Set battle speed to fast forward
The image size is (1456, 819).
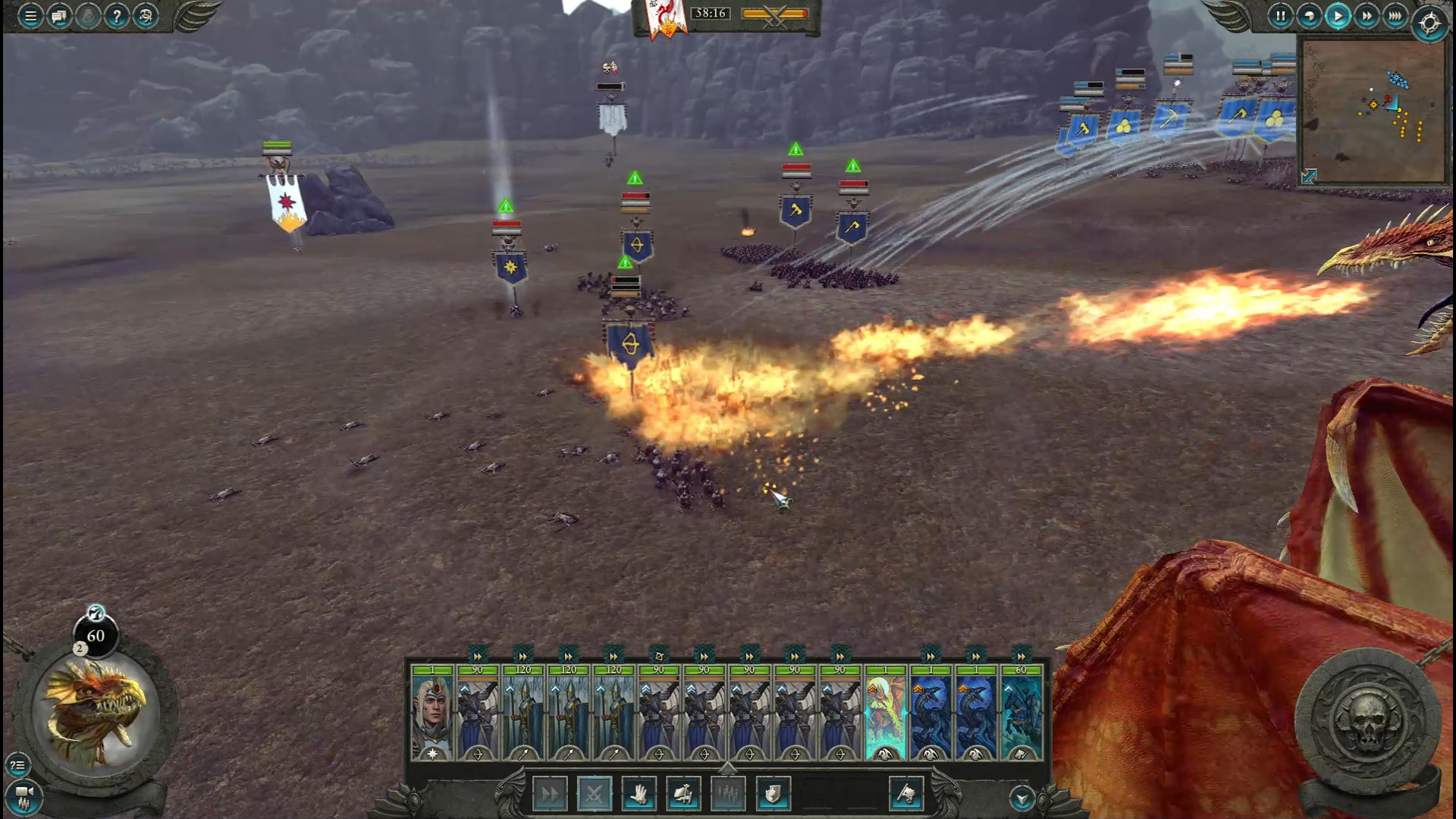click(x=1367, y=16)
